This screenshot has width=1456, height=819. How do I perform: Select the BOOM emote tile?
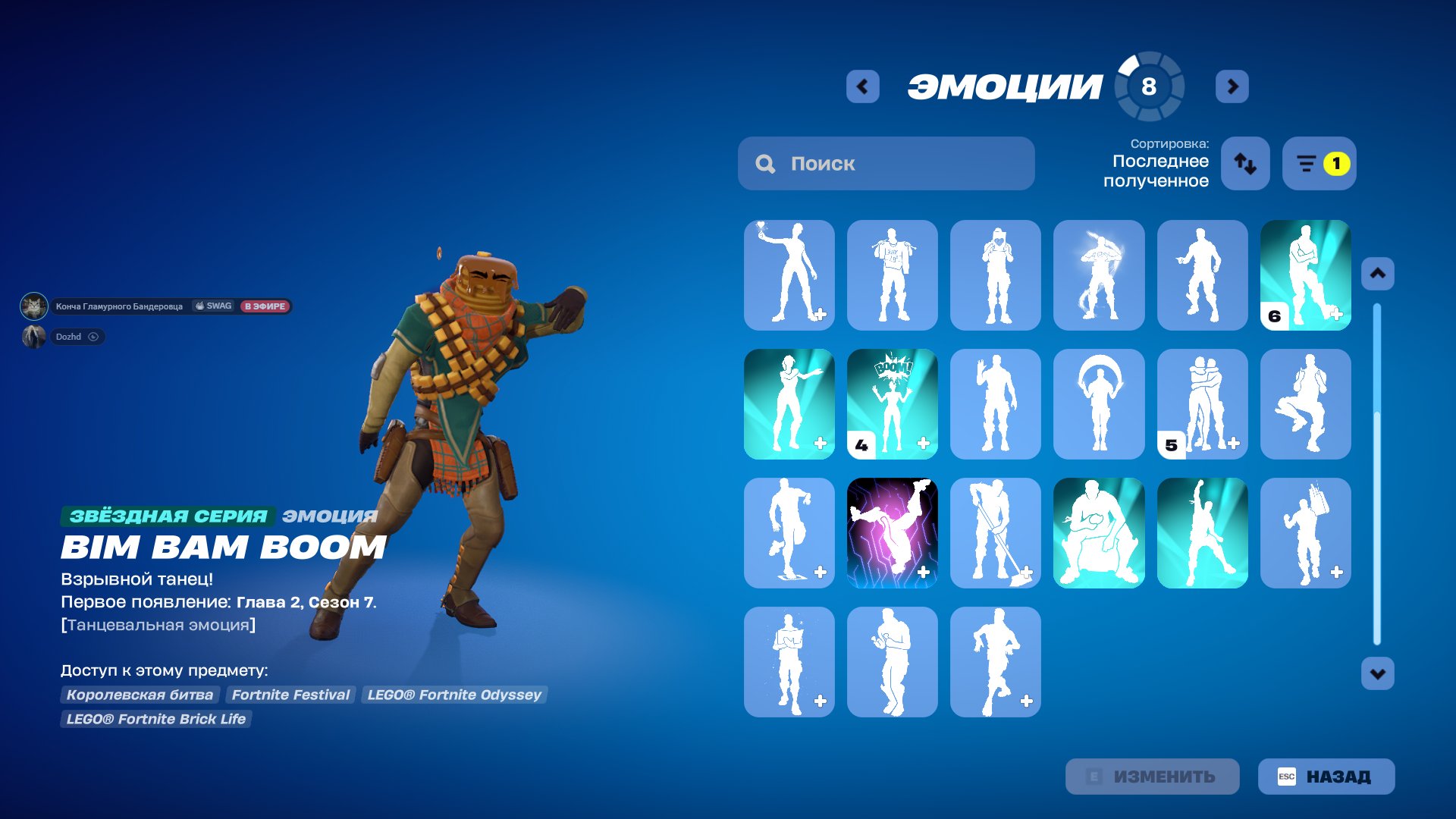[x=893, y=404]
